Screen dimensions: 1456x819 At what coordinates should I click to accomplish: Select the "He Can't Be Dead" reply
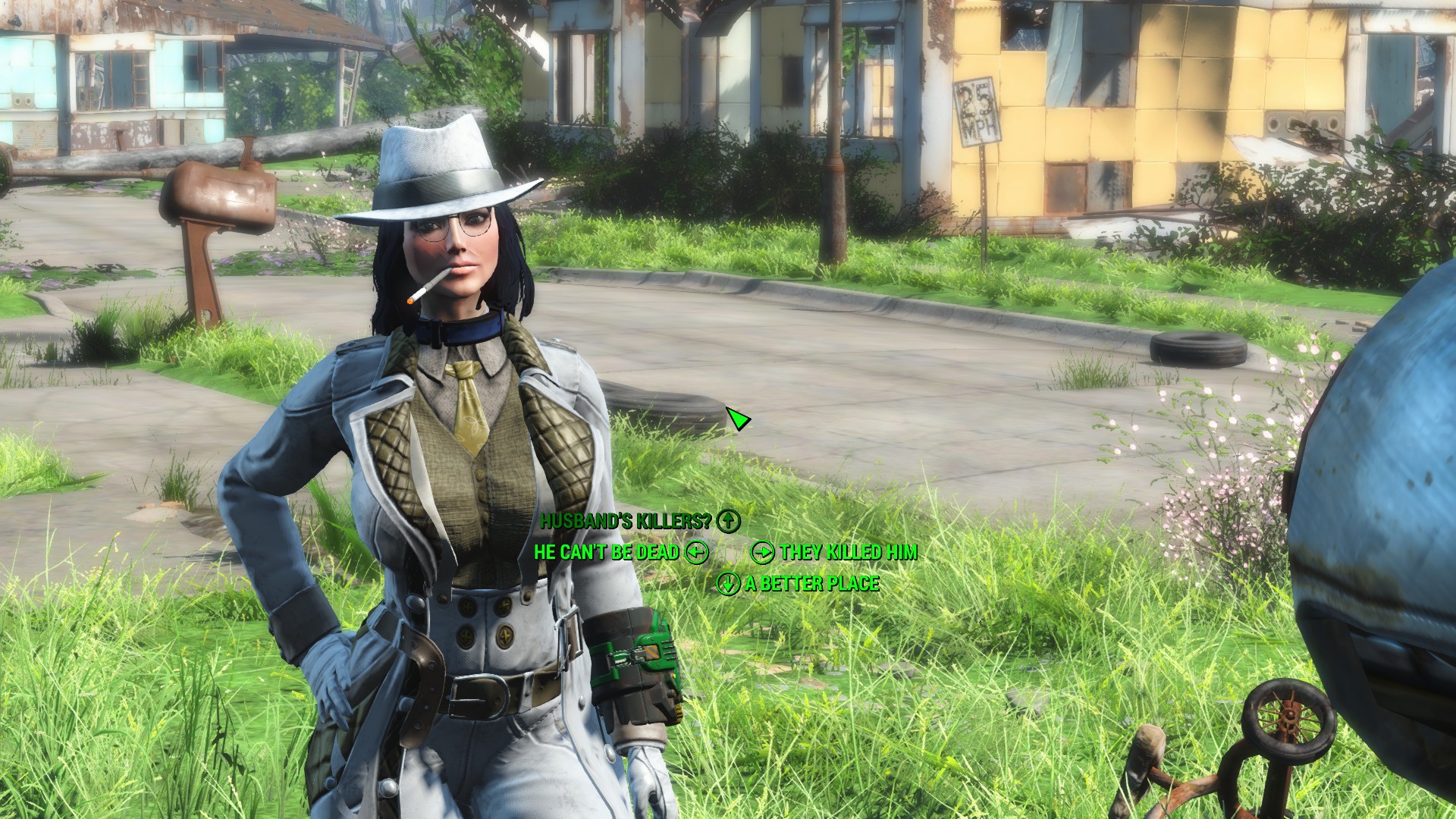click(607, 552)
